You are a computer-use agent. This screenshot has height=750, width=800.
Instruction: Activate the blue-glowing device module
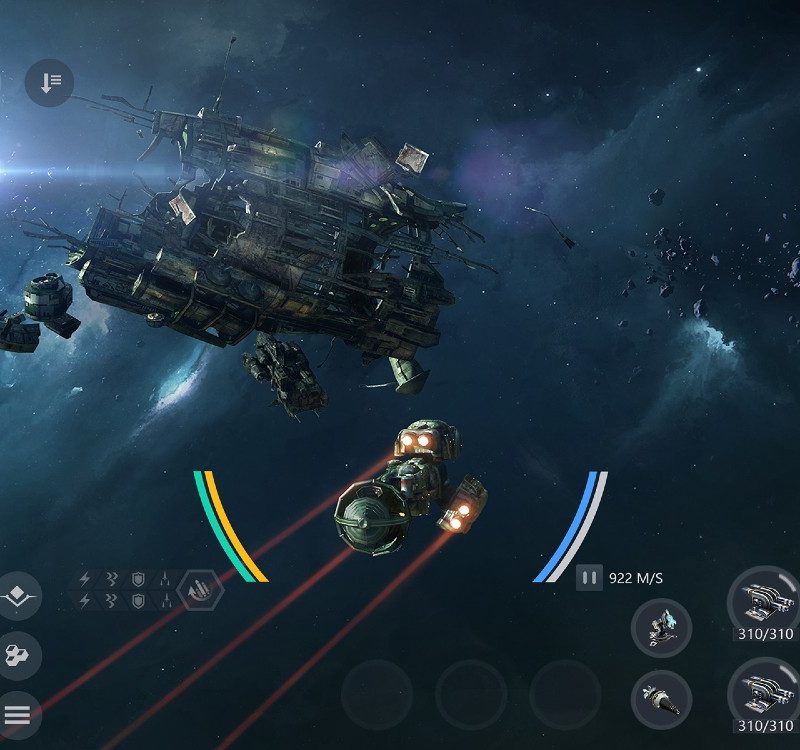click(661, 629)
